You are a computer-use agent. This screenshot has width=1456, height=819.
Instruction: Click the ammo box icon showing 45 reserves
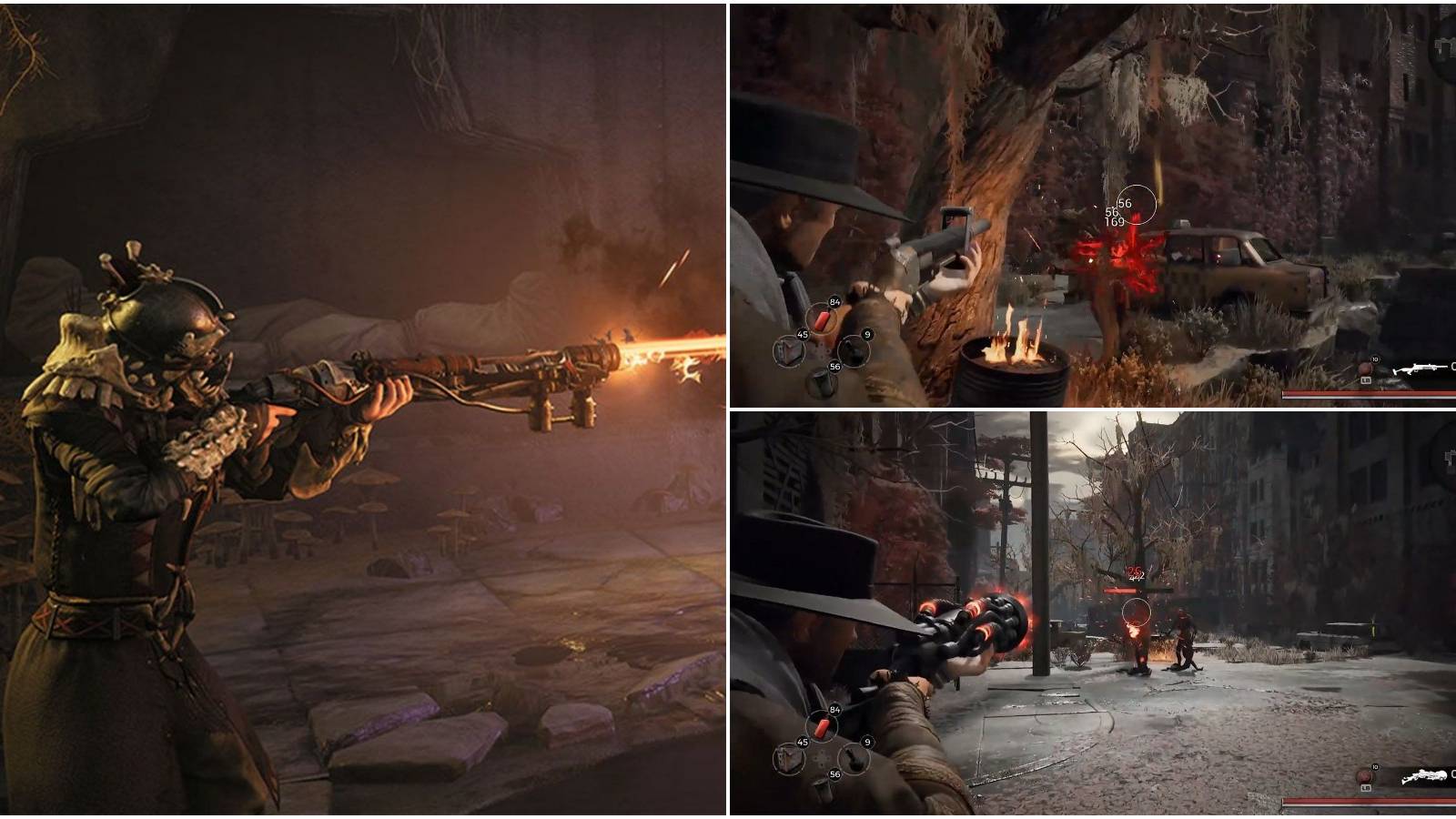click(787, 350)
